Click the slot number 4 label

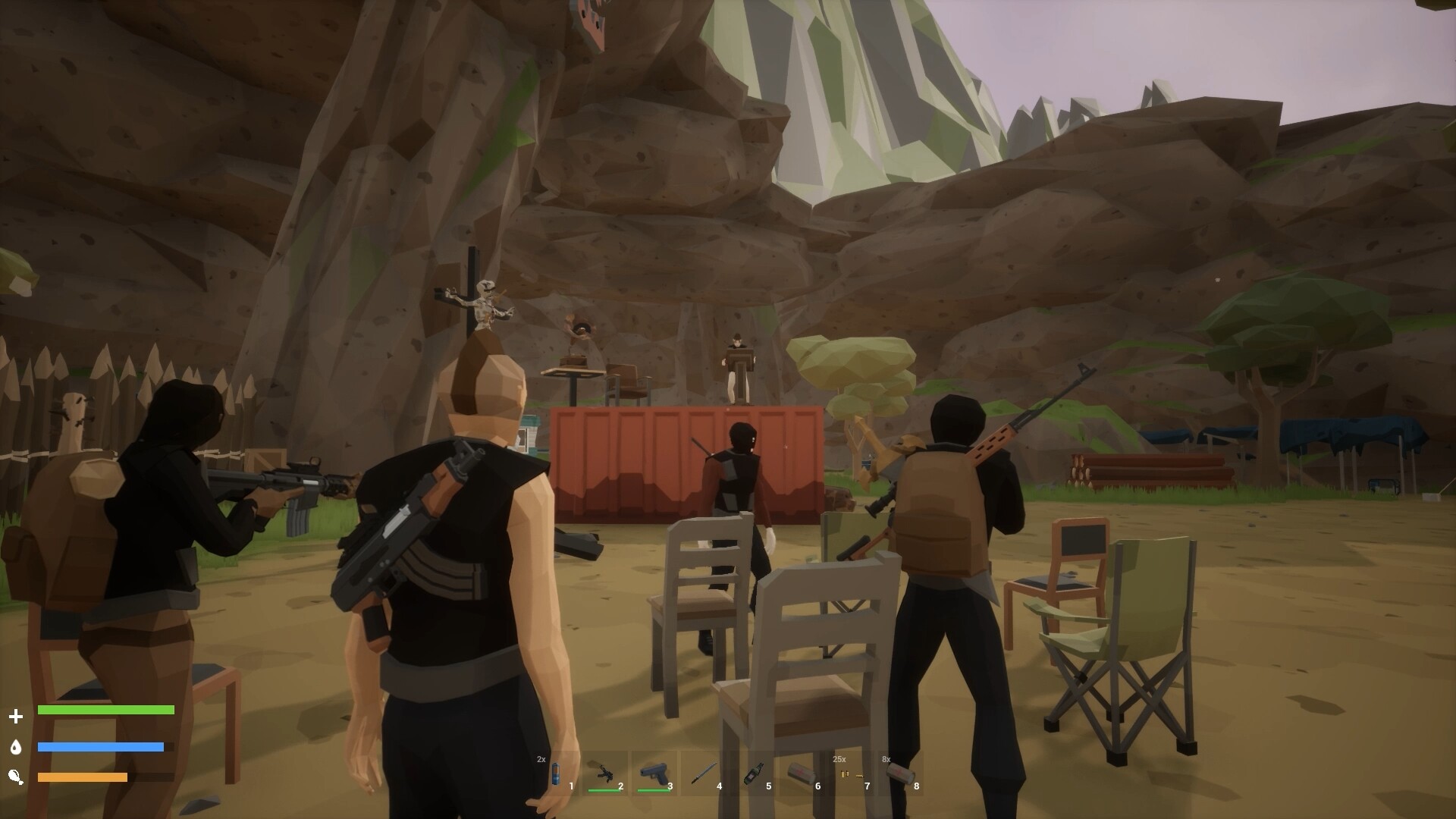coord(719,786)
